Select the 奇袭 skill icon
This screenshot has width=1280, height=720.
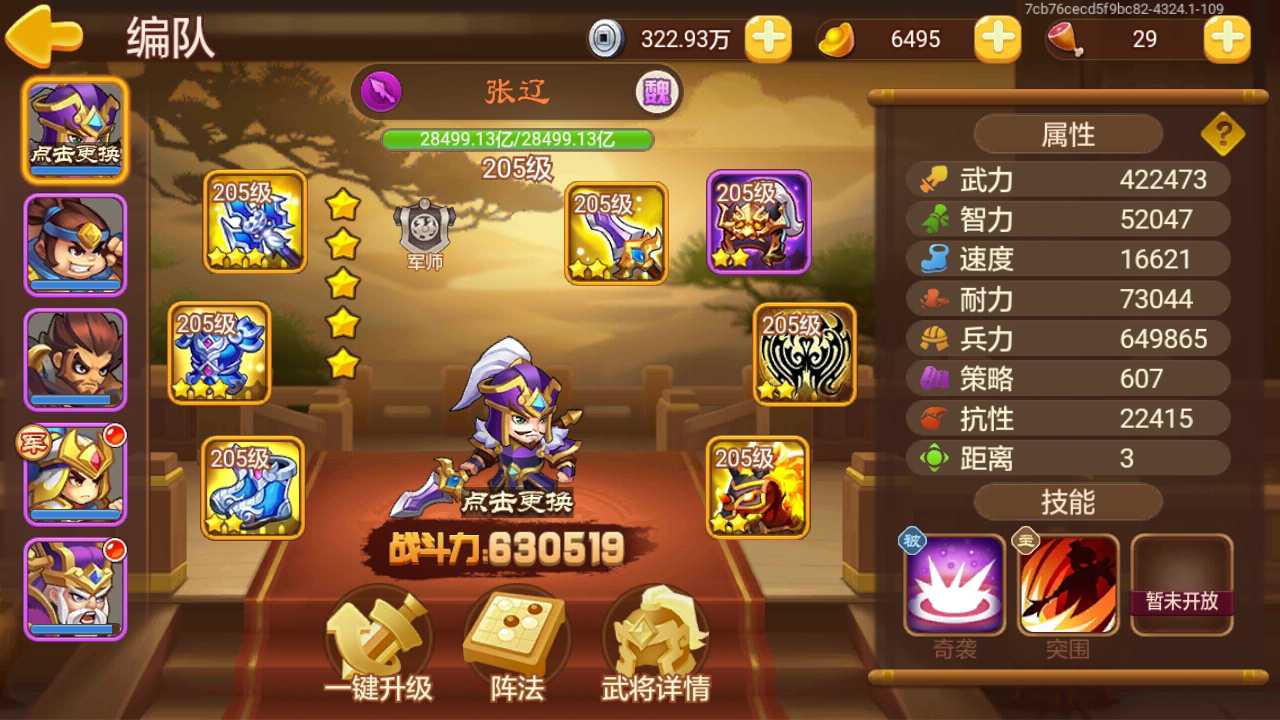(x=955, y=585)
